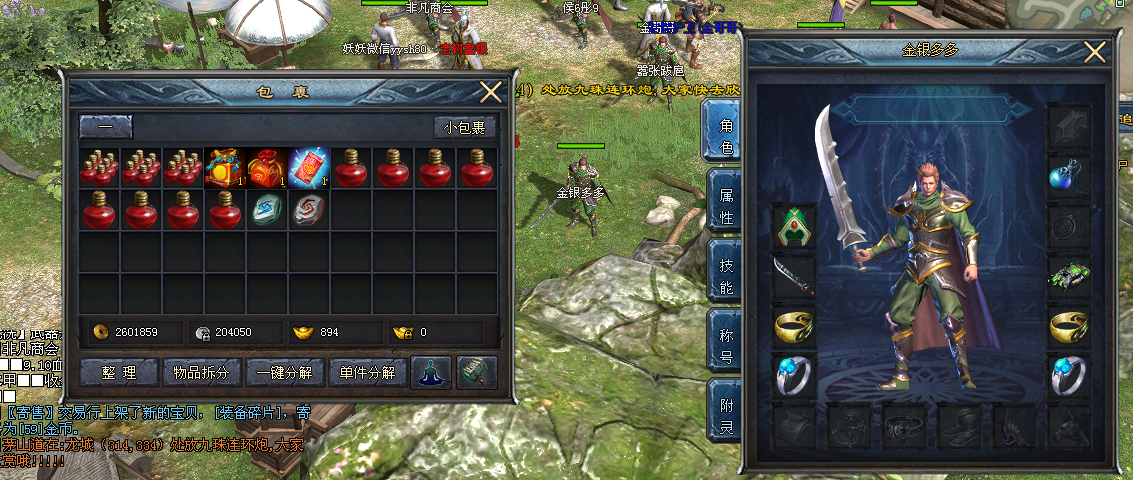
Task: Open the 技能 skills tab
Action: [x=724, y=275]
